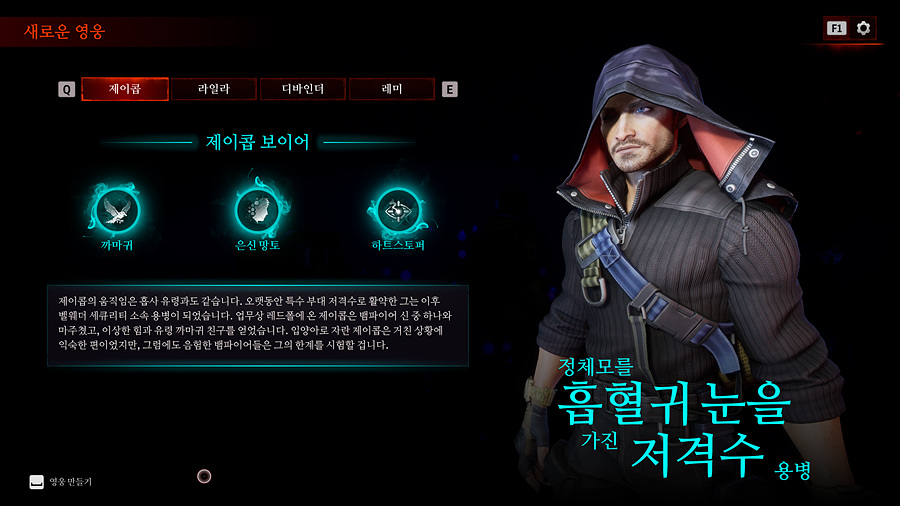Open the 레미 hero tab

coord(391,89)
